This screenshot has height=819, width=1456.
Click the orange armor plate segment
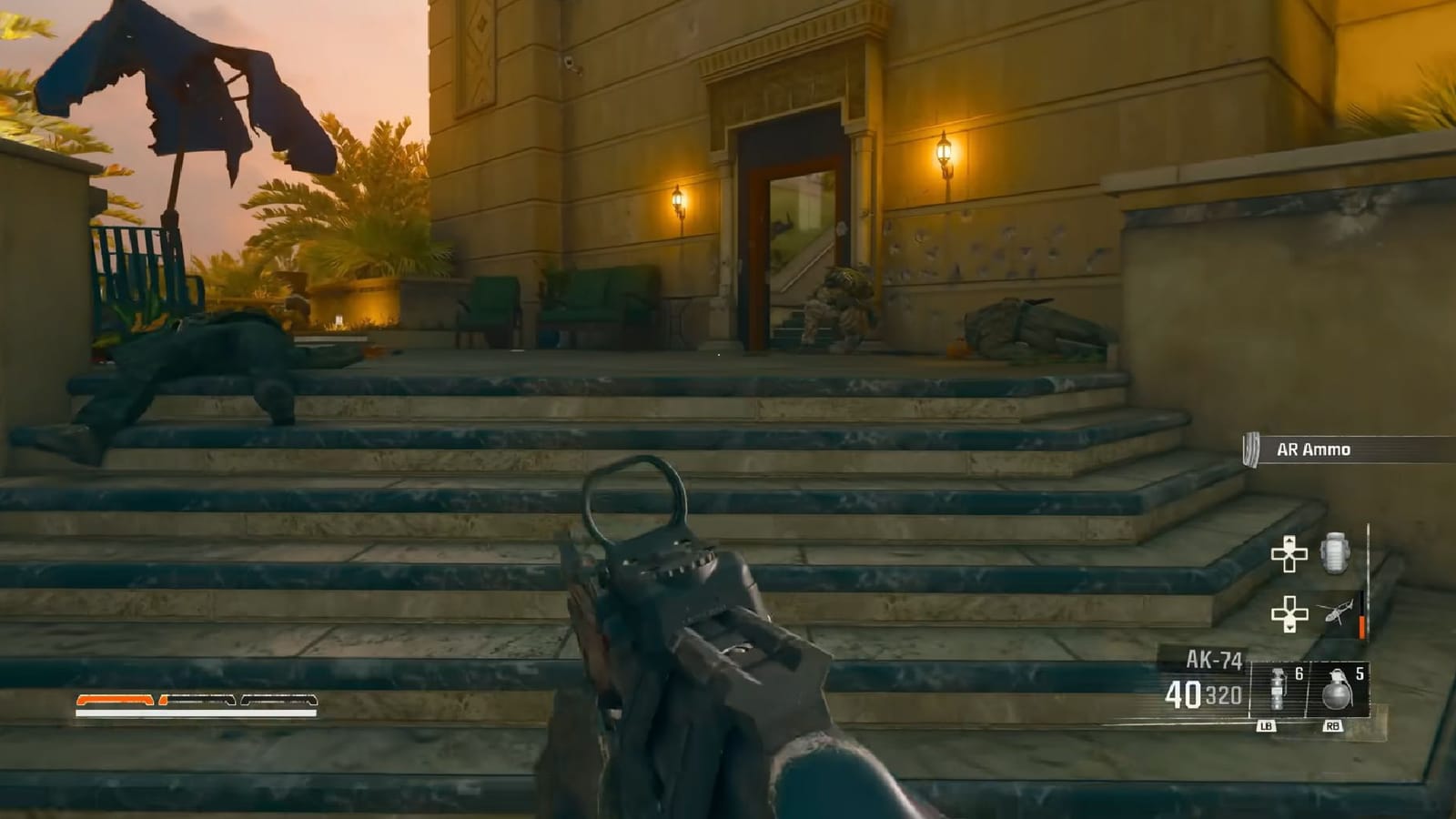pos(115,699)
